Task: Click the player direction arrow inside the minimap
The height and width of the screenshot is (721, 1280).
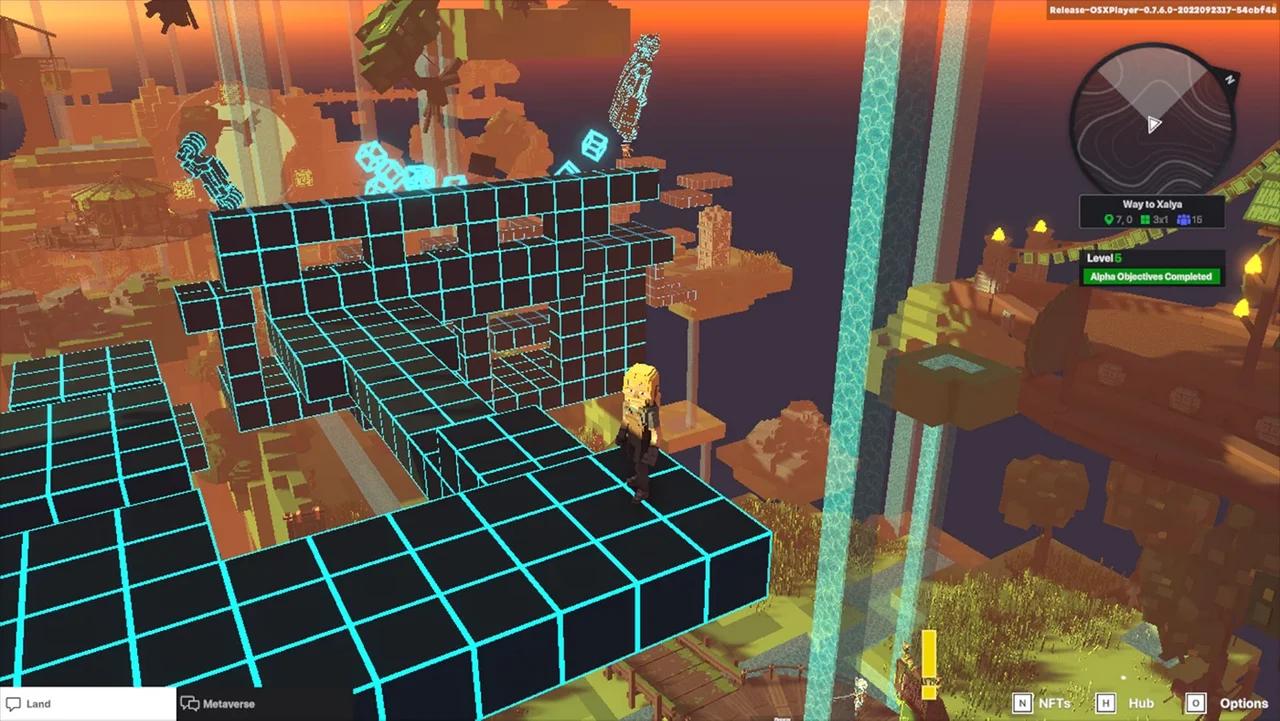Action: [1154, 125]
